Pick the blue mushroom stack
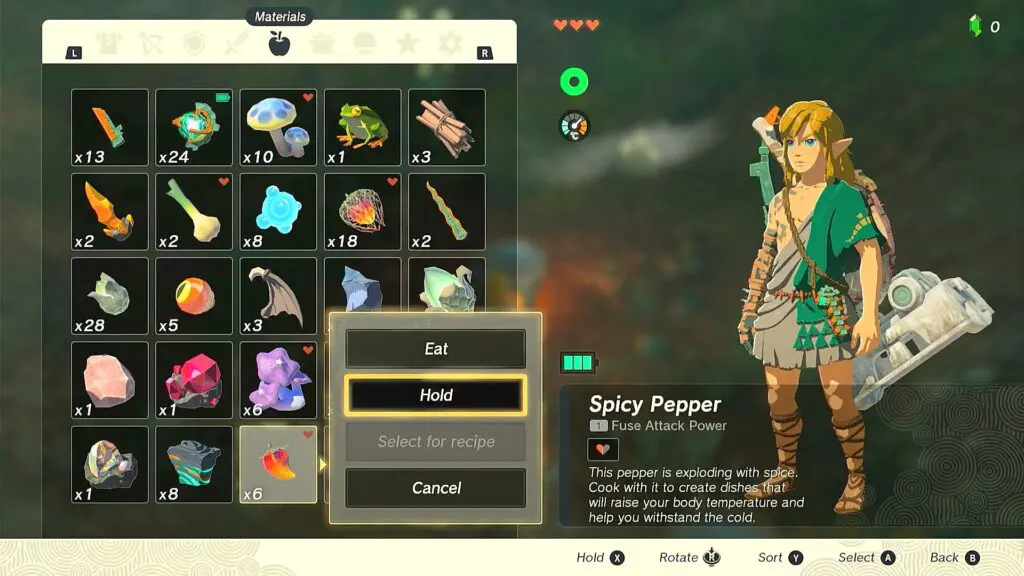The image size is (1024, 576). tap(278, 127)
